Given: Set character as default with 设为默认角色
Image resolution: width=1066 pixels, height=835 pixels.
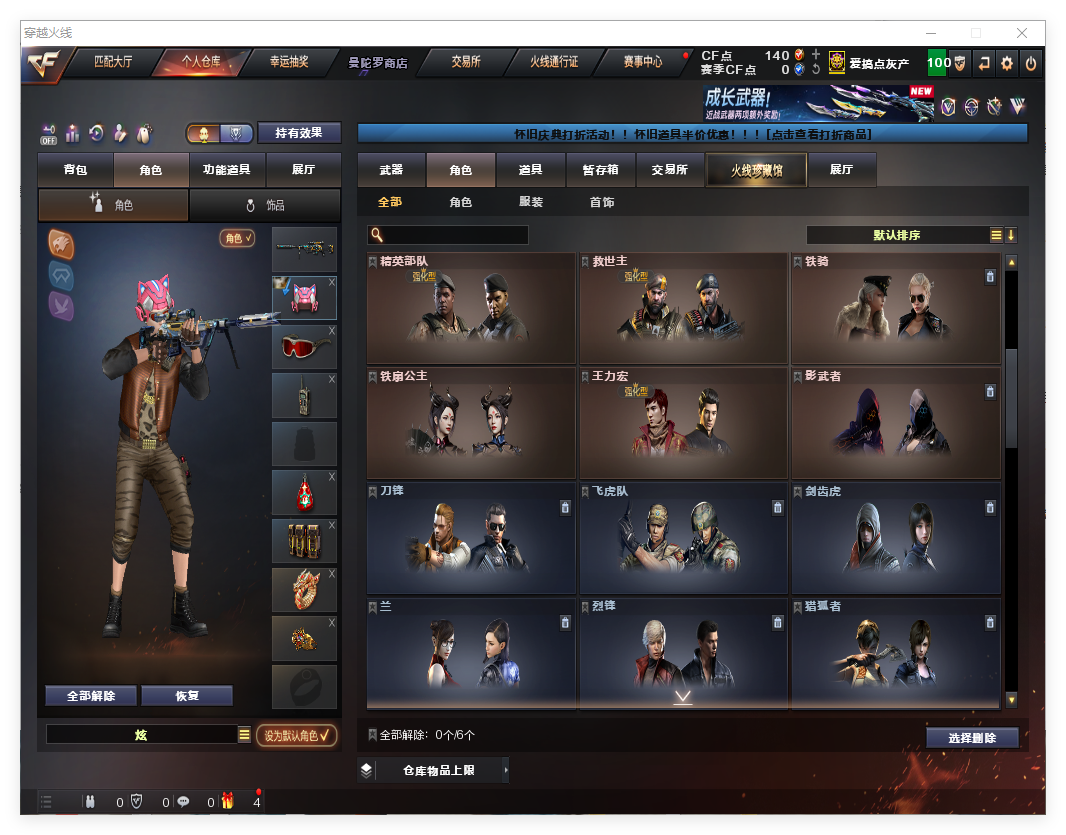Looking at the screenshot, I should tap(296, 735).
